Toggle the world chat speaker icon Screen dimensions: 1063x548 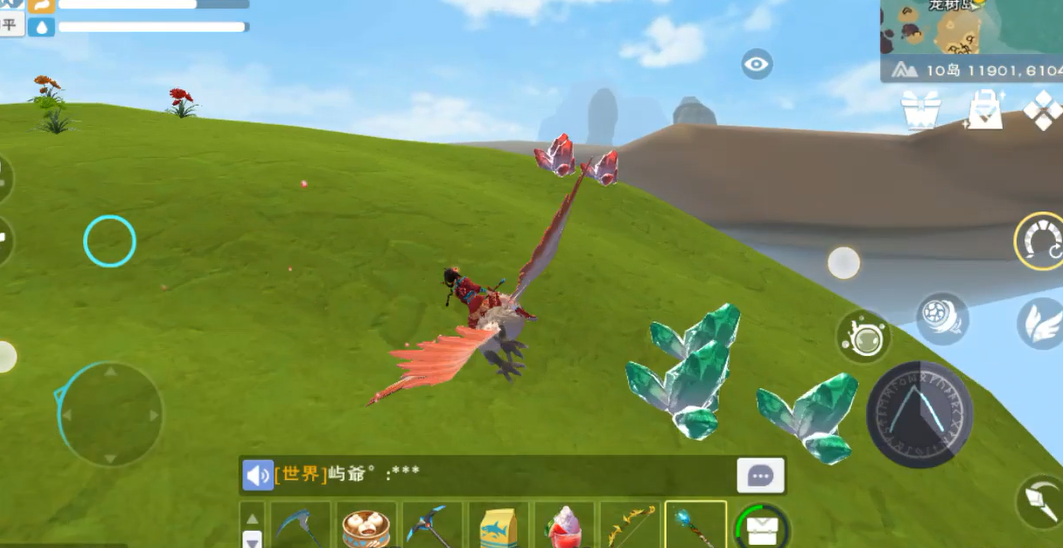point(258,475)
